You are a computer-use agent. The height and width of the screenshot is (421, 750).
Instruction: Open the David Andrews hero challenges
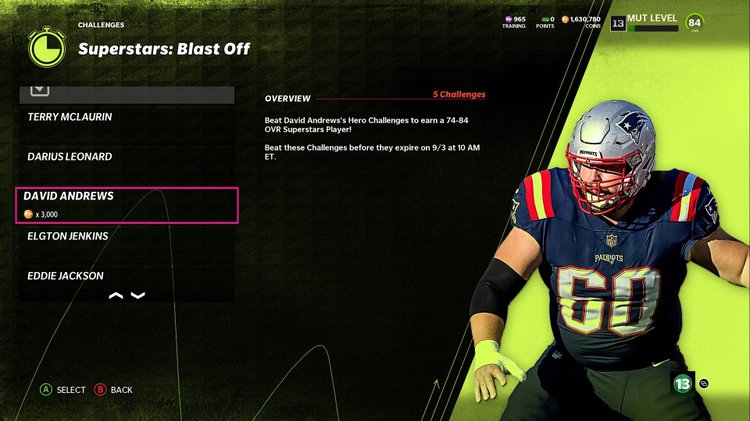(127, 204)
